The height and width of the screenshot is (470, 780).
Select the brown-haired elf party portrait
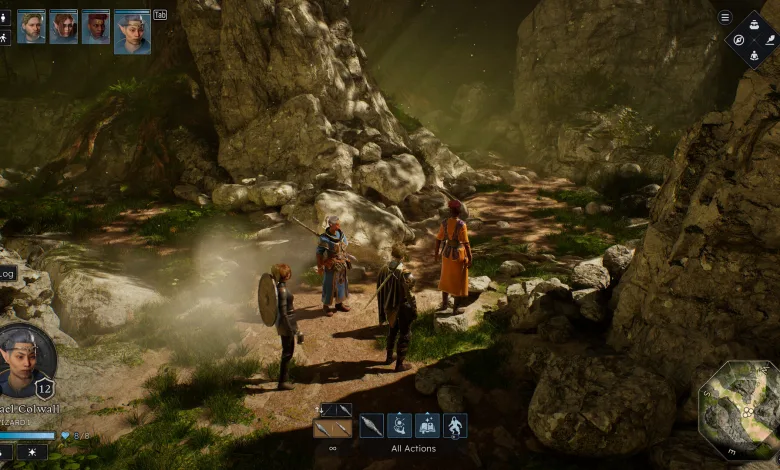pyautogui.click(x=63, y=26)
